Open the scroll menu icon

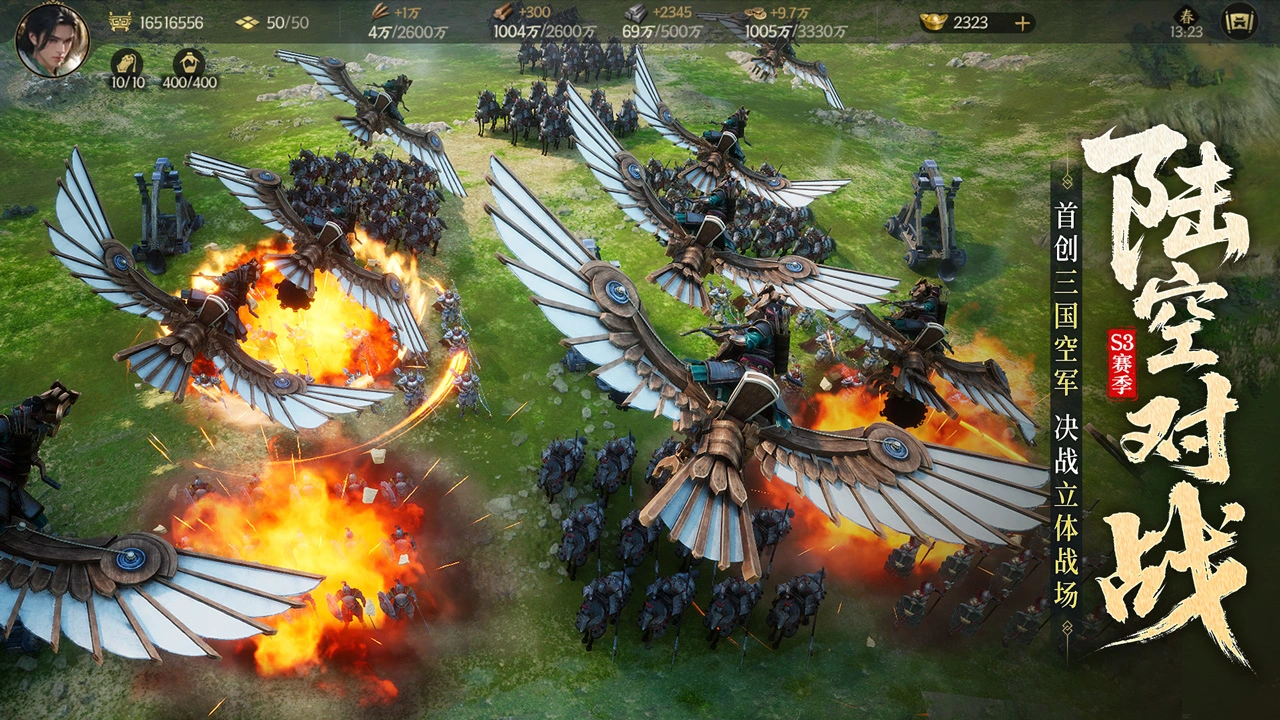(x=1240, y=21)
